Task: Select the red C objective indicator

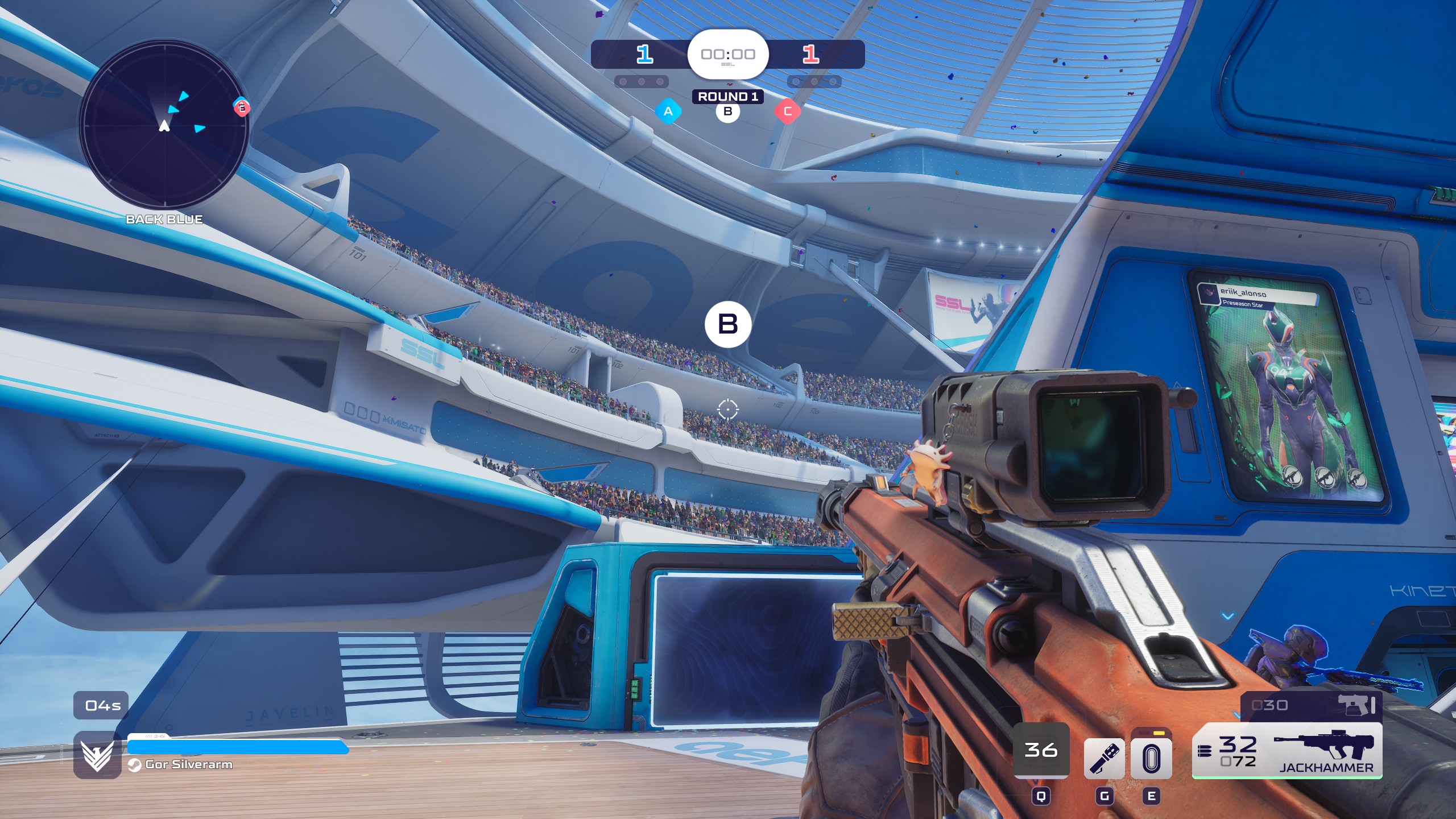Action: click(787, 111)
